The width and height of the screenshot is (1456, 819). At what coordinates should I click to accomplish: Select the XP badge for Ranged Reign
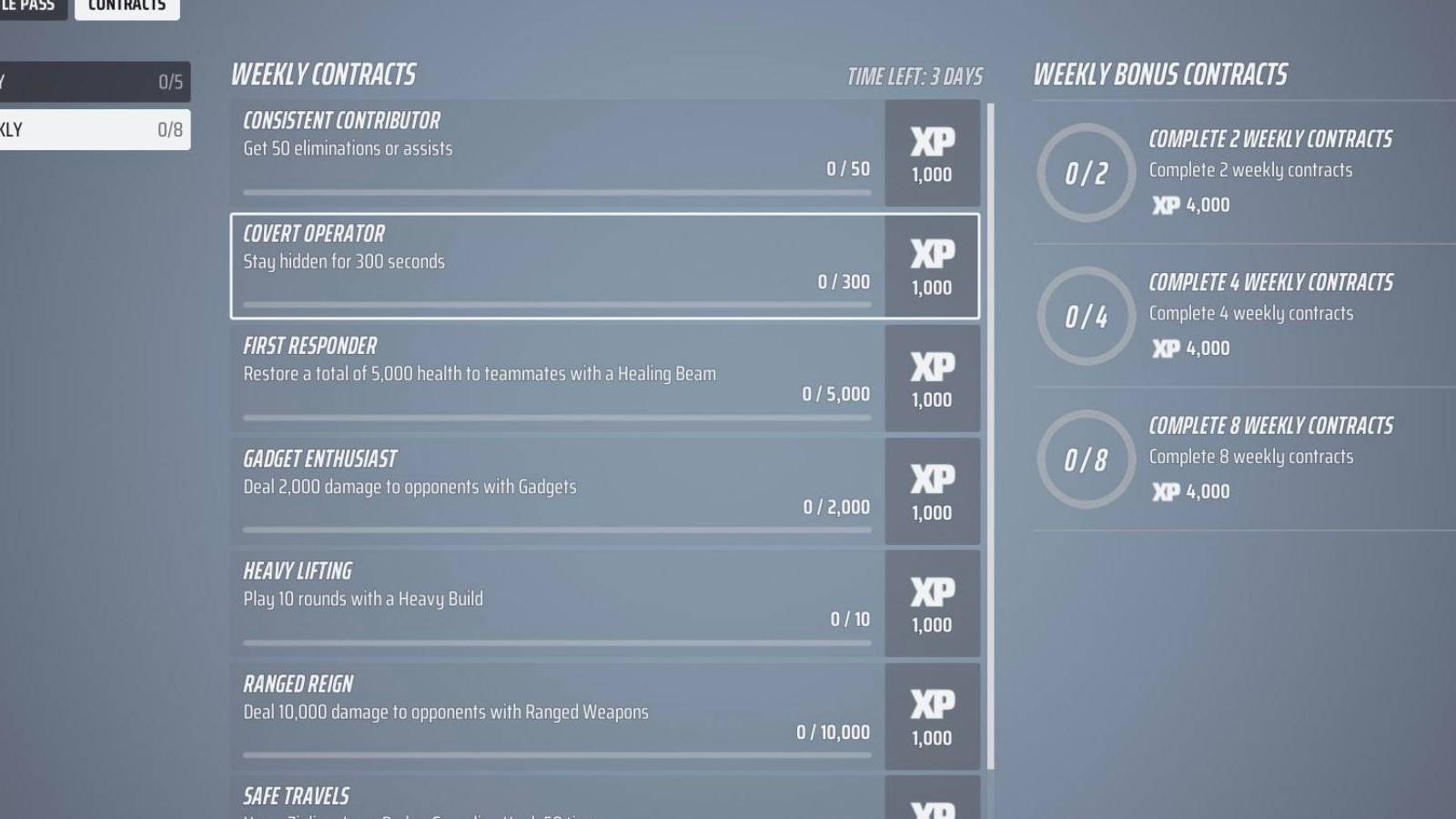pyautogui.click(x=931, y=717)
